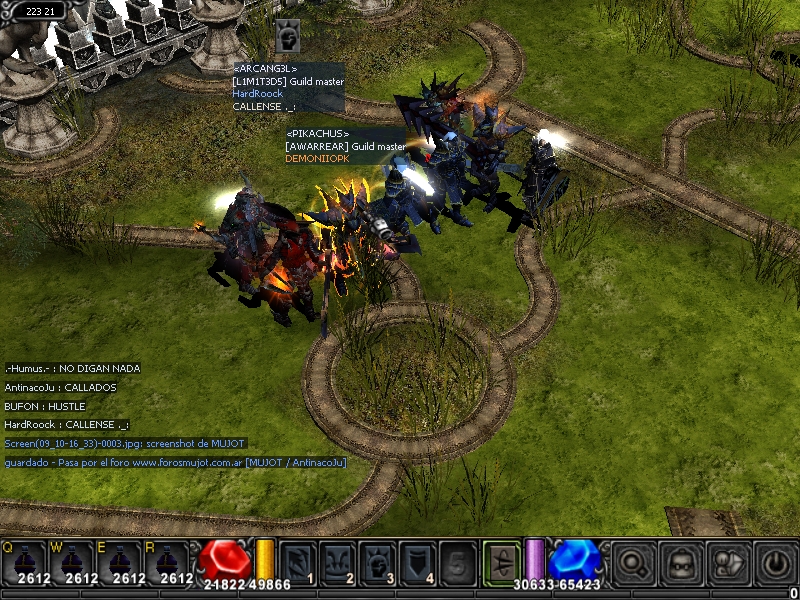Click the fist buff icon above the nameplate
The image size is (800, 600).
[287, 38]
